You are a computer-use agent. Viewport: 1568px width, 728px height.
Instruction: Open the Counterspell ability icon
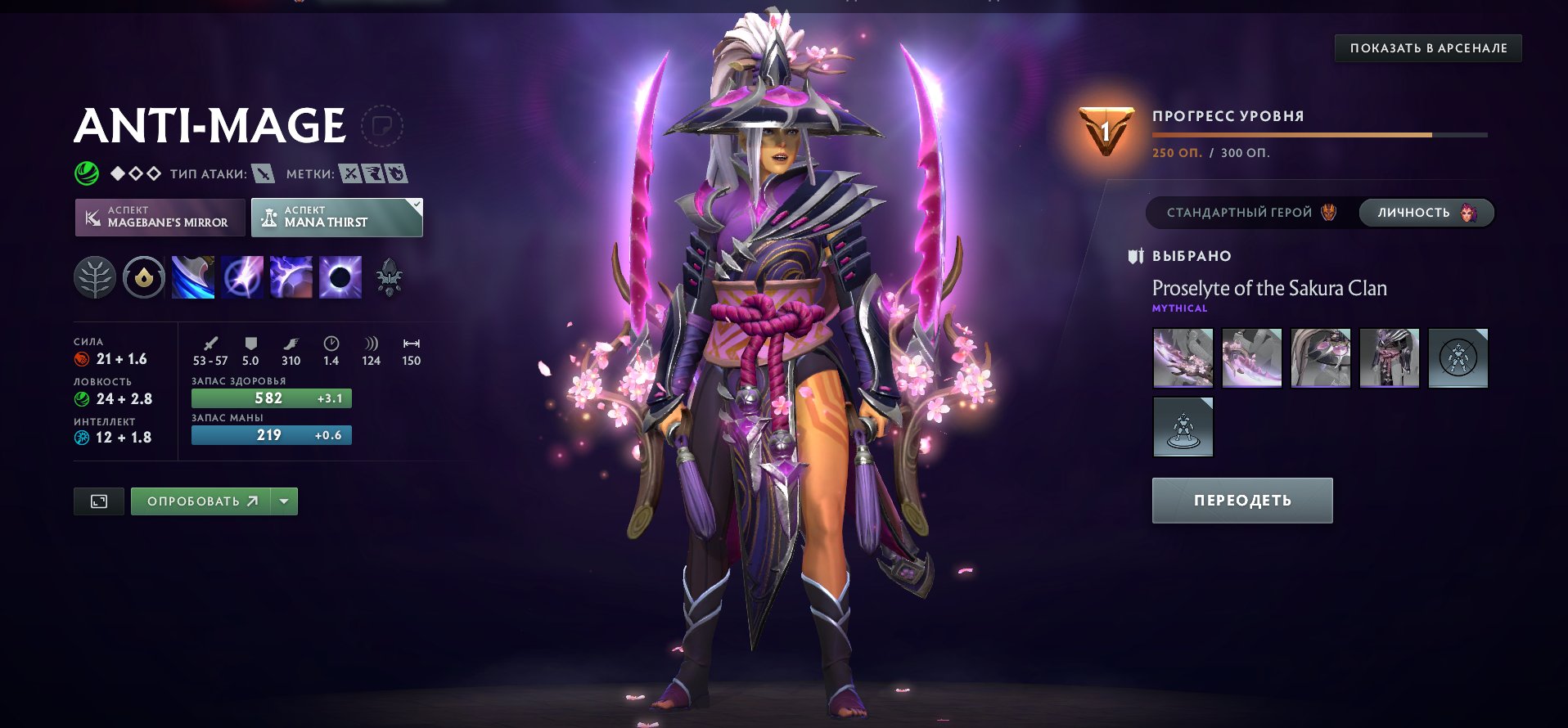click(291, 276)
